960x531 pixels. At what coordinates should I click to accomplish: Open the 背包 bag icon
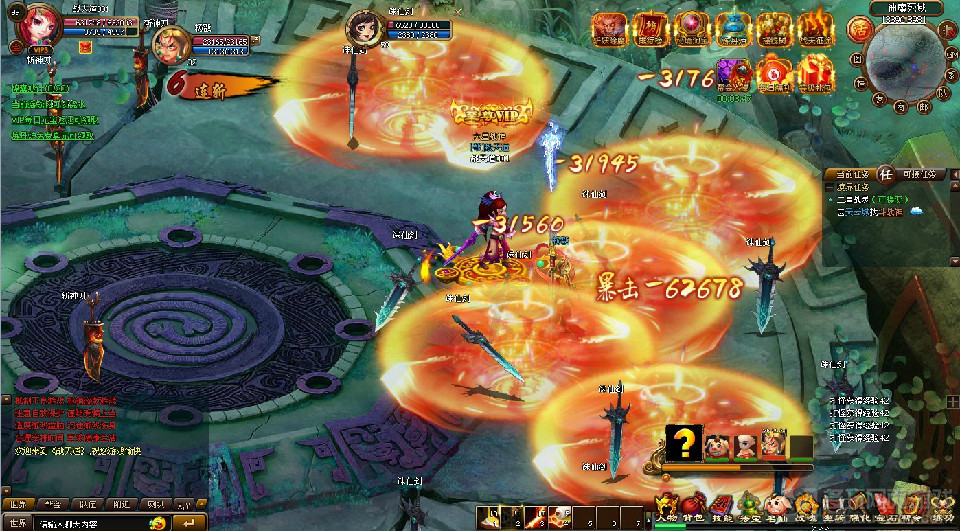pos(692,505)
